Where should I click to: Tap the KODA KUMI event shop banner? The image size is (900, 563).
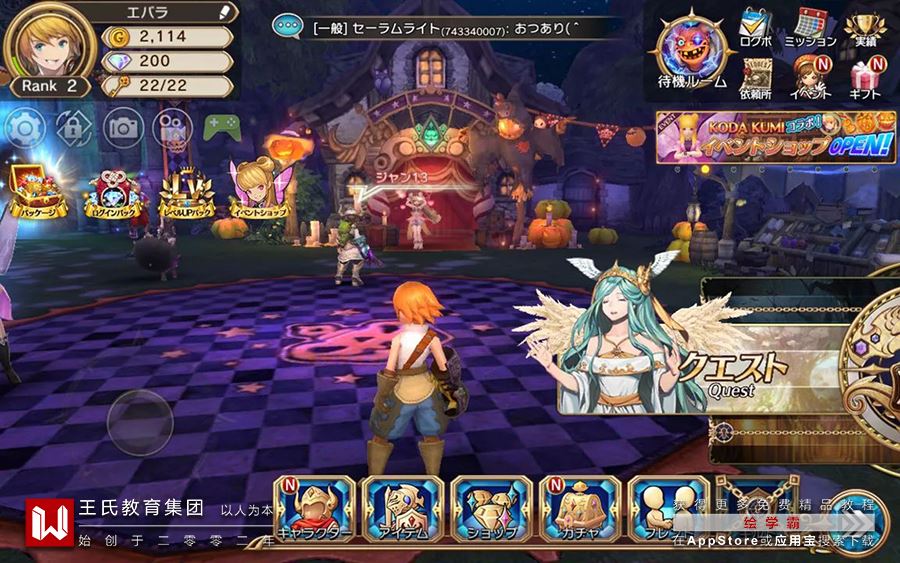775,137
